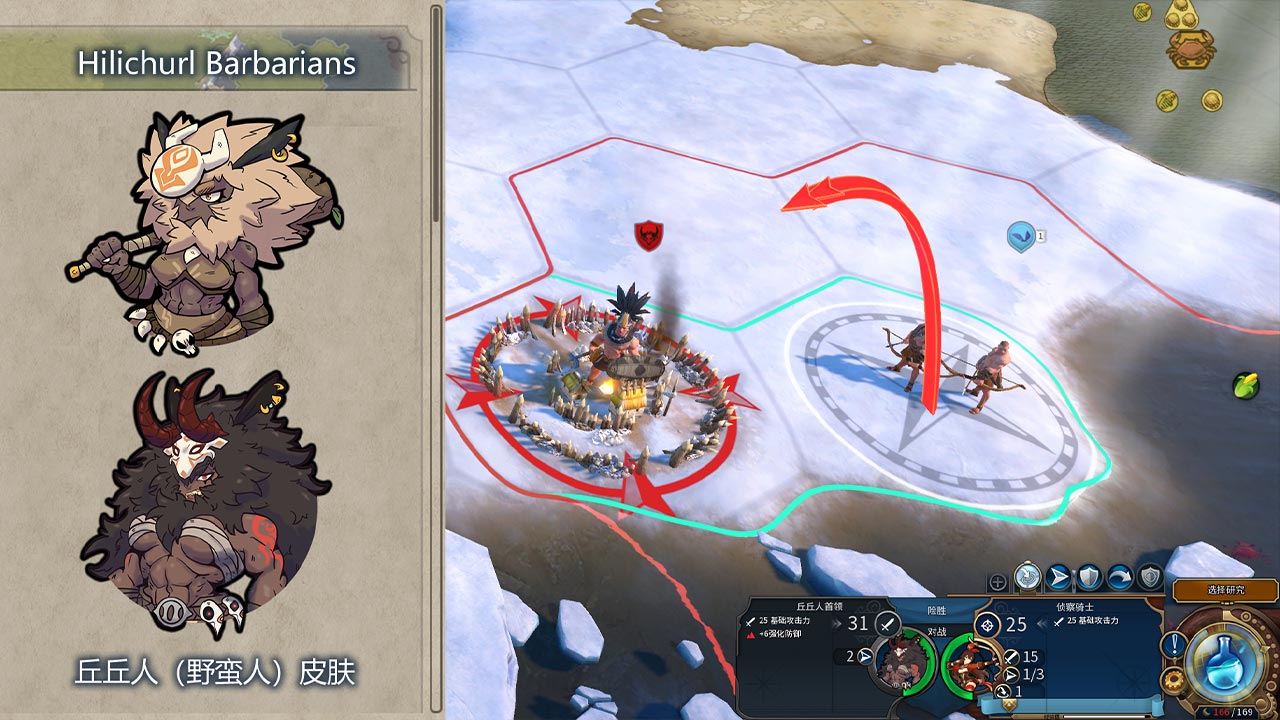The width and height of the screenshot is (1280, 720).
Task: Activate the grey shield alert action
Action: (x=1151, y=577)
